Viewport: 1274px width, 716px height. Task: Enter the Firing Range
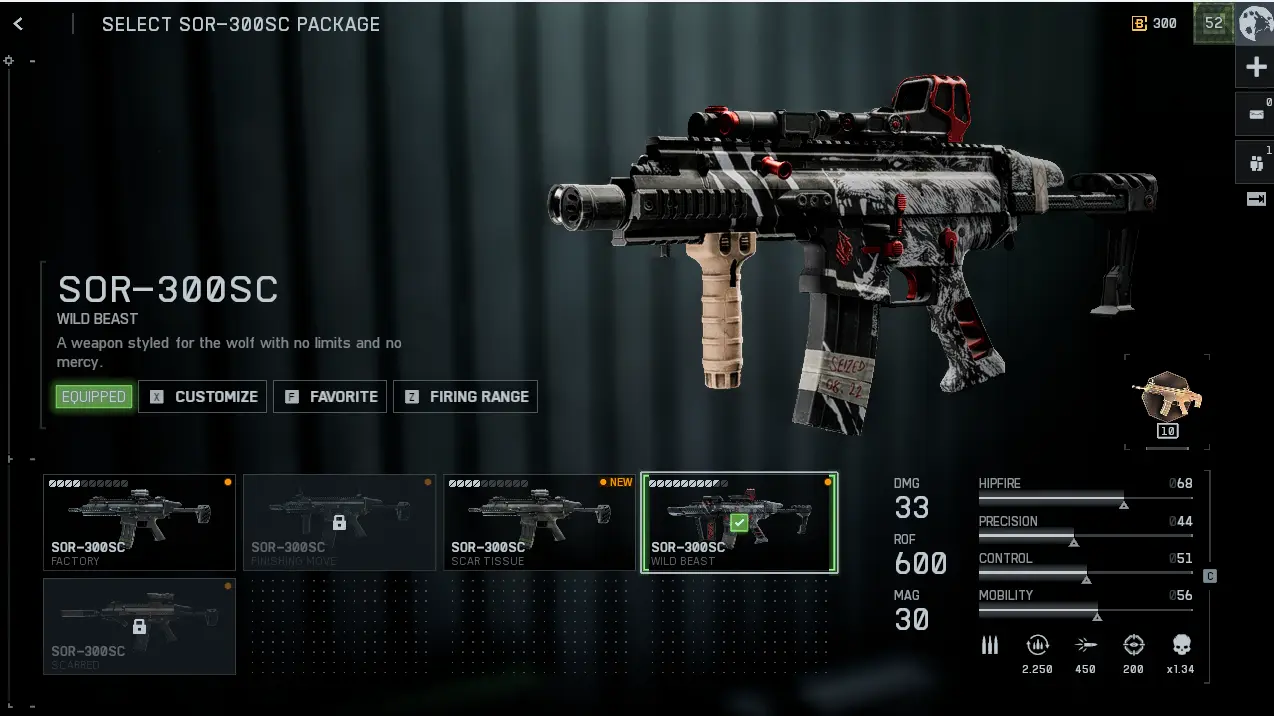[466, 397]
